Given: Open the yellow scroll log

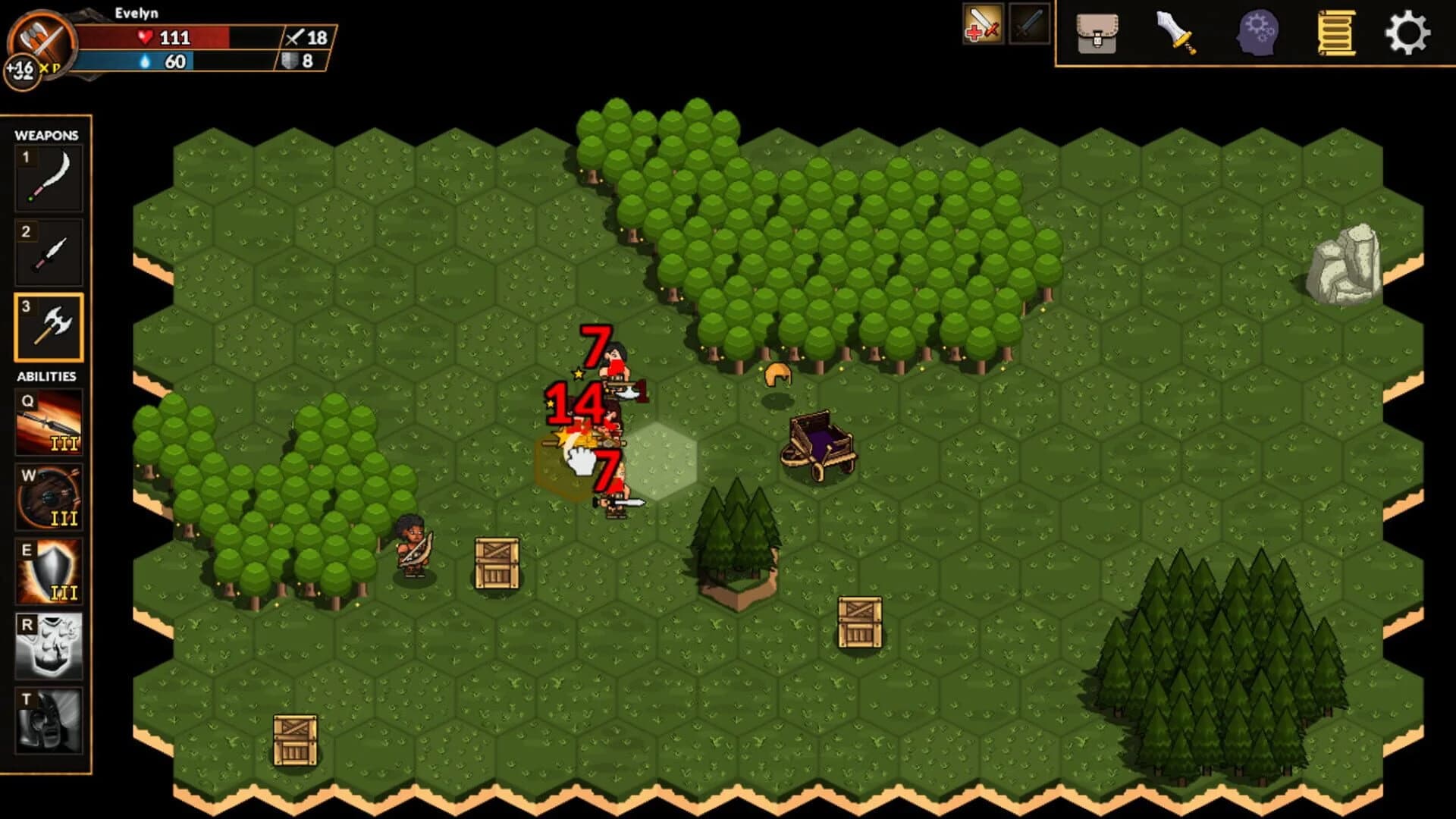Looking at the screenshot, I should 1336,33.
